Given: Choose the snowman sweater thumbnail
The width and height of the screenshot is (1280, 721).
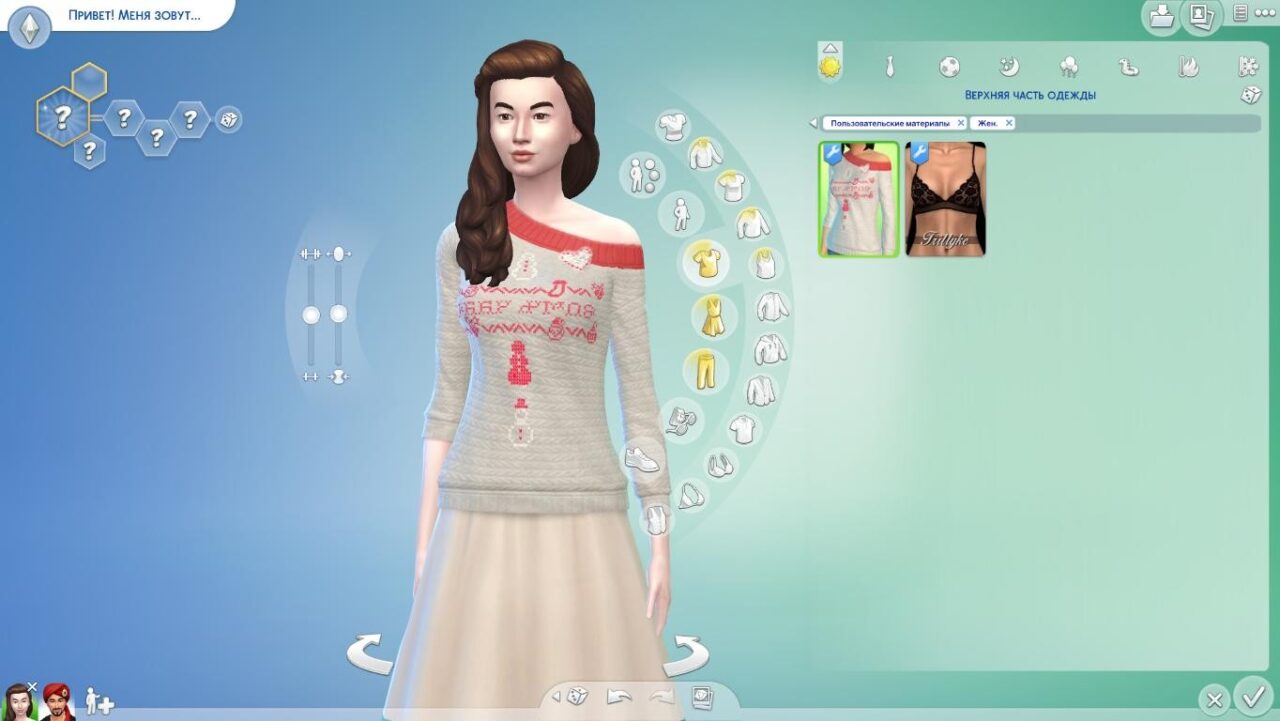Looking at the screenshot, I should pos(859,199).
